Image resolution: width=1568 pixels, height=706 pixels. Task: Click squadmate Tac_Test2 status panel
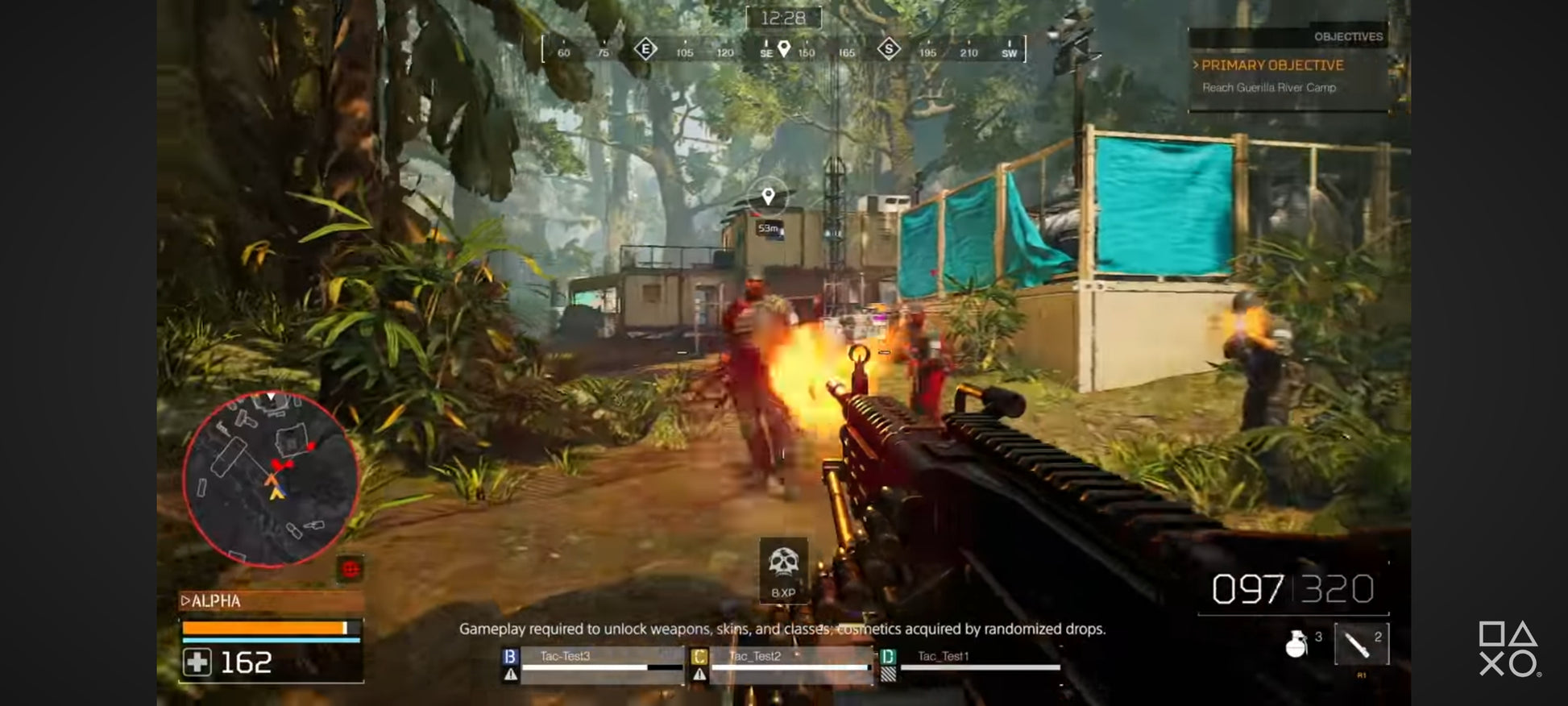click(x=782, y=664)
